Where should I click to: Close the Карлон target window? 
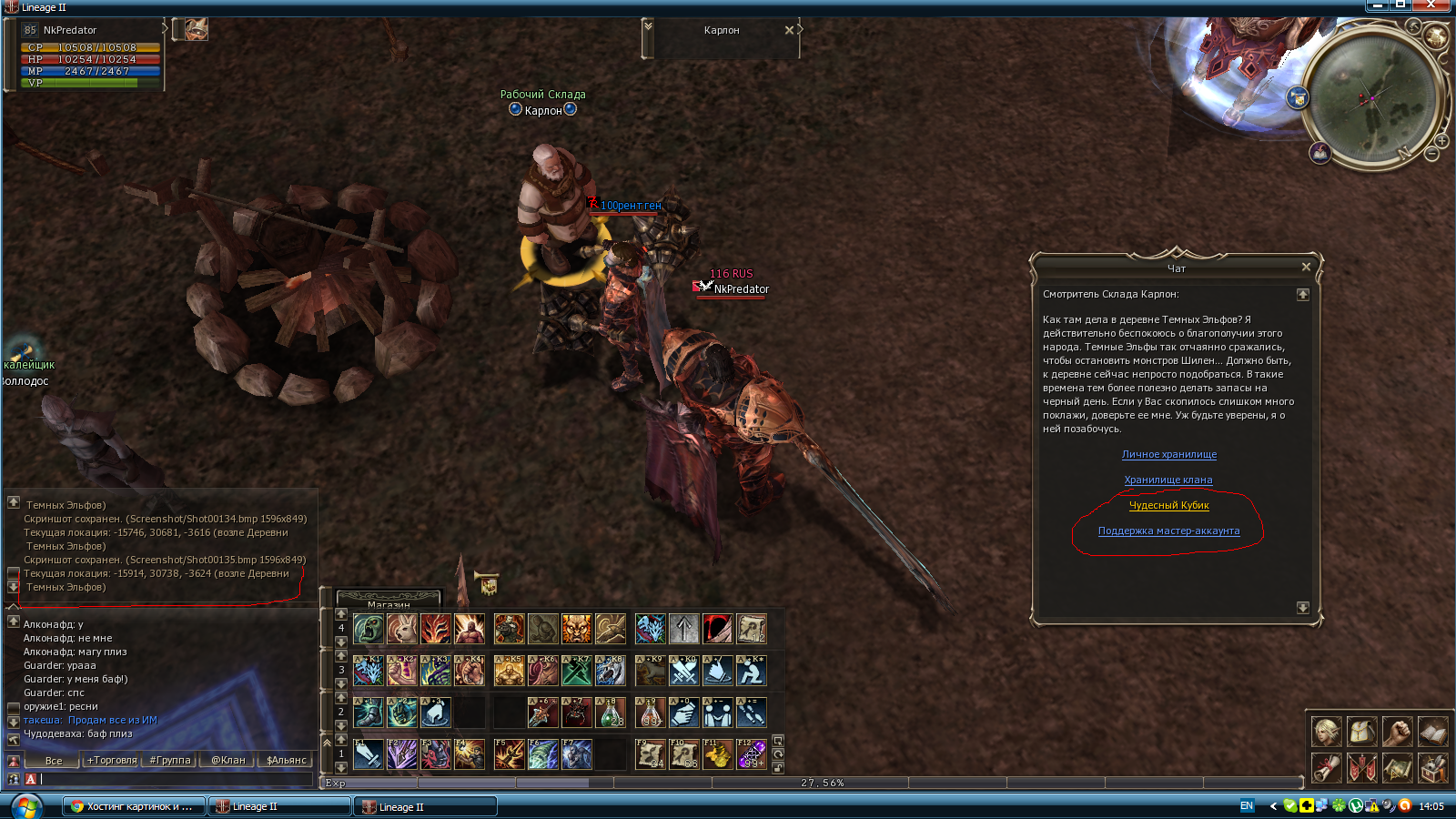789,30
